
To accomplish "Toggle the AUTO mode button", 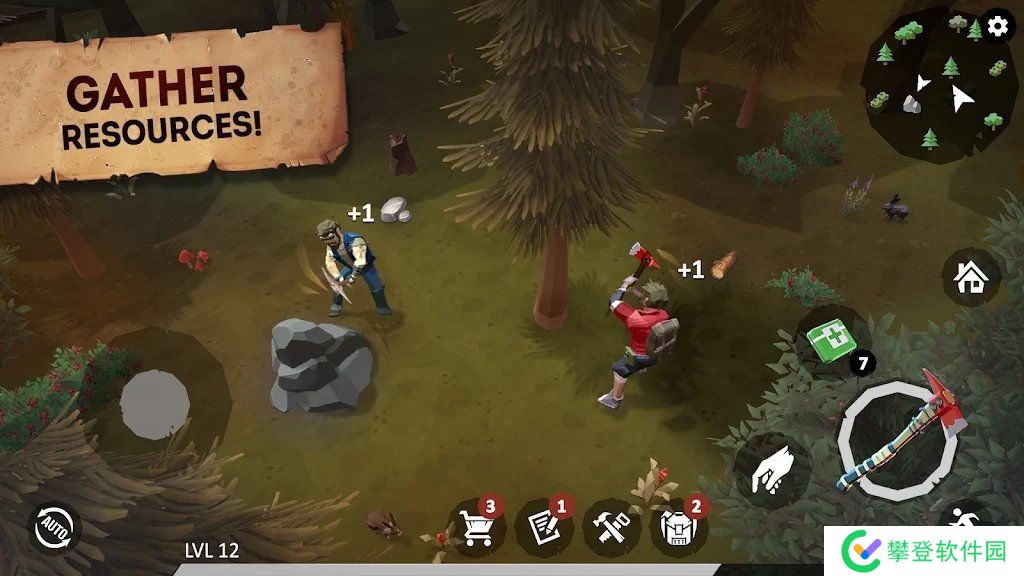I will click(x=54, y=527).
